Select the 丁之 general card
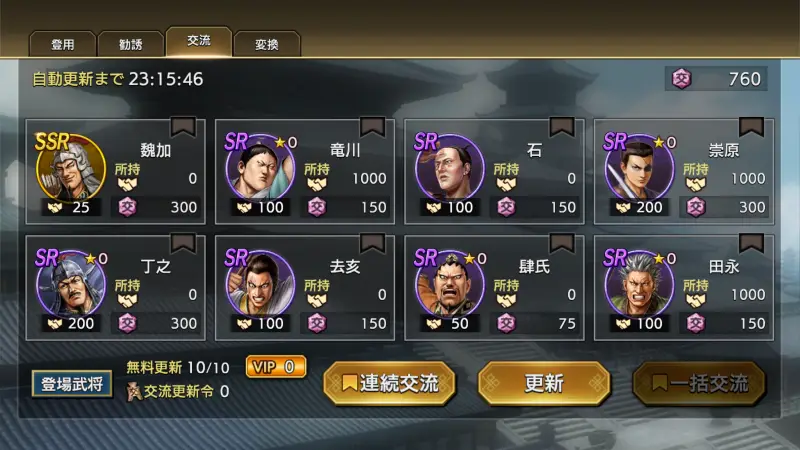The height and width of the screenshot is (450, 800). [116, 288]
